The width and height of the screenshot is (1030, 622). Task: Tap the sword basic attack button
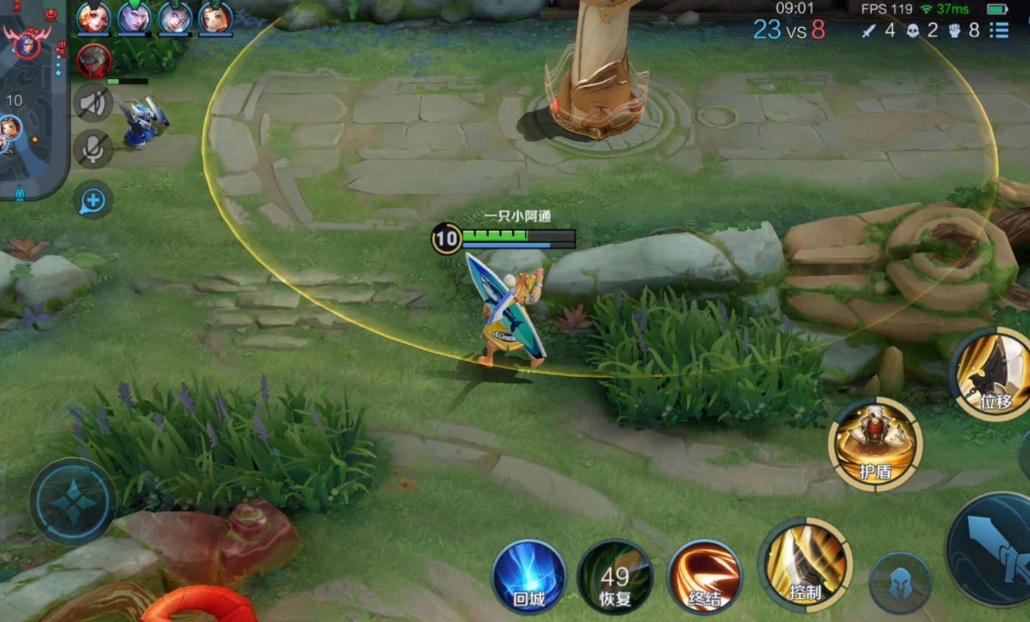995,550
